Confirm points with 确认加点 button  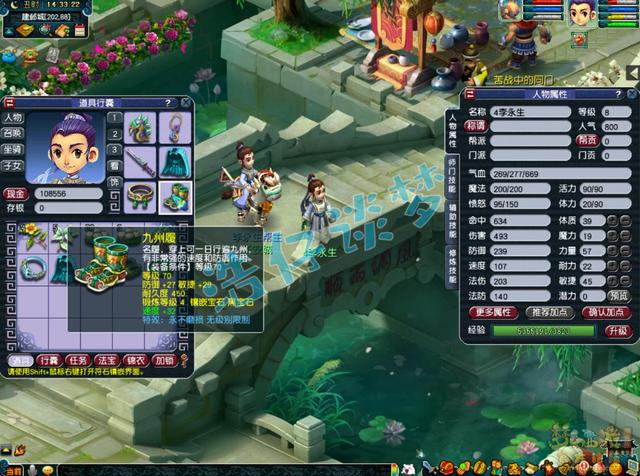click(x=606, y=313)
